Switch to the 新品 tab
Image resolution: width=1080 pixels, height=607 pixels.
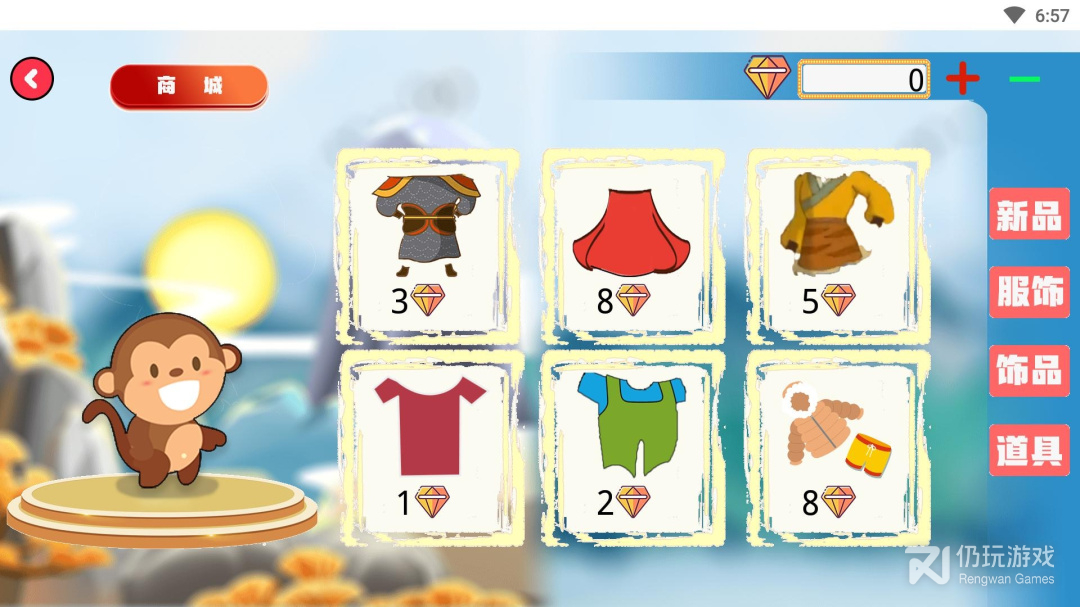[1028, 214]
